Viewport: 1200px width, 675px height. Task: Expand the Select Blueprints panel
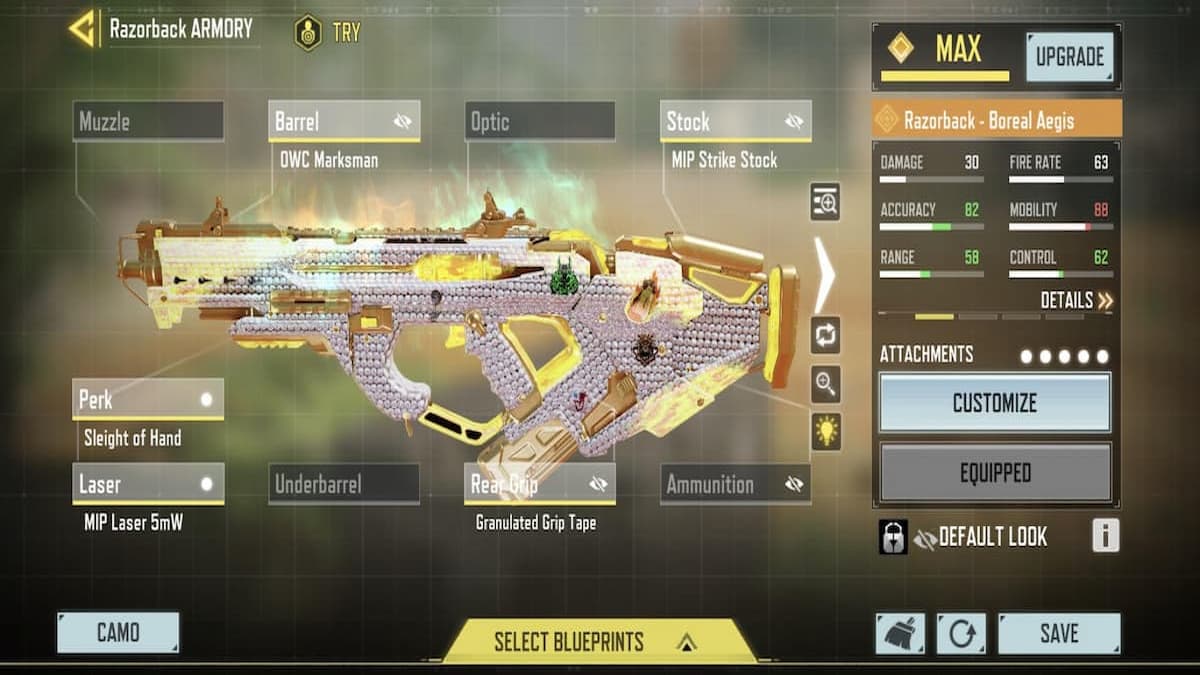599,642
